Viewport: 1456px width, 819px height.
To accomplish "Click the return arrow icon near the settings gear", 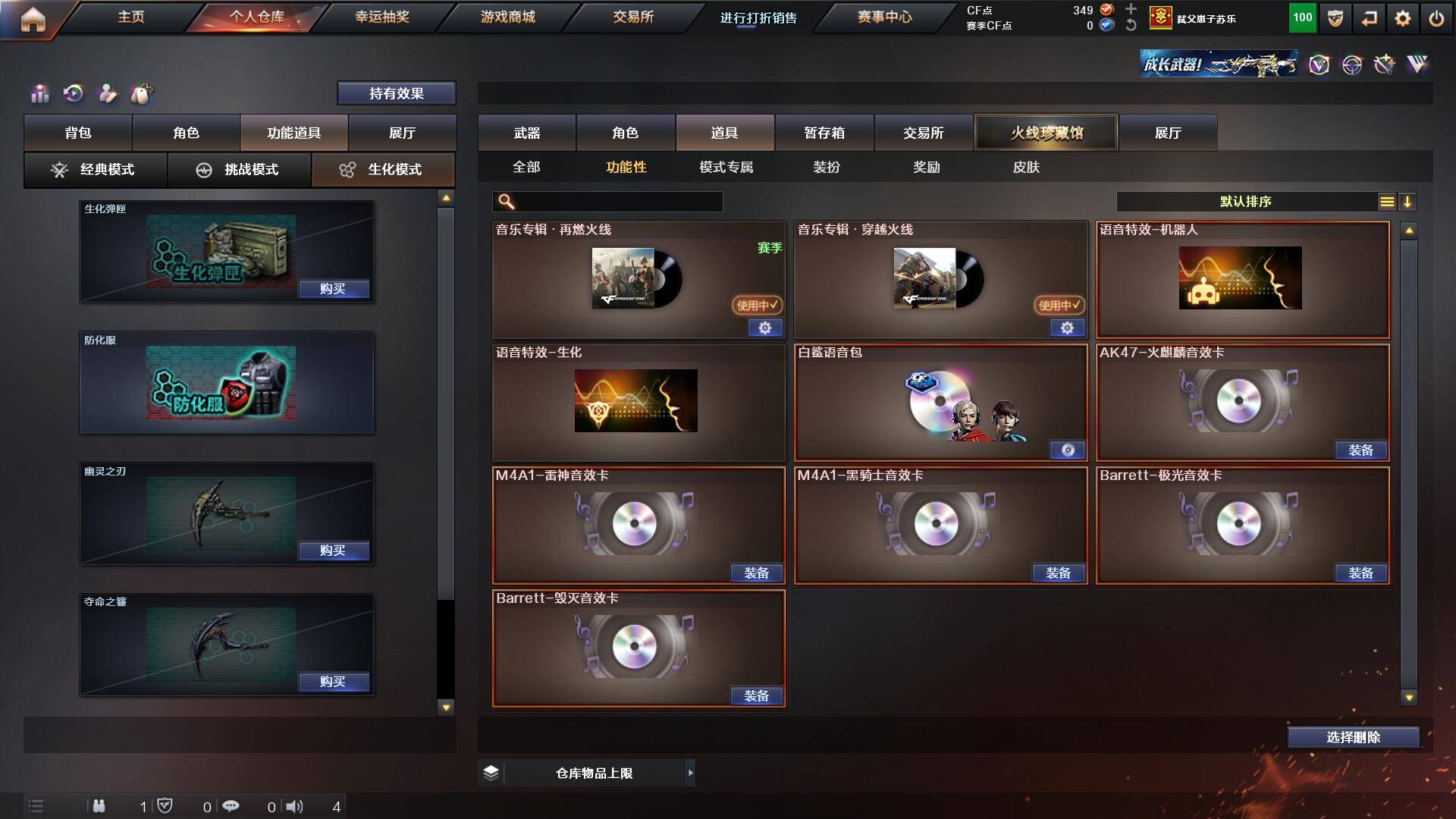I will [x=1368, y=19].
